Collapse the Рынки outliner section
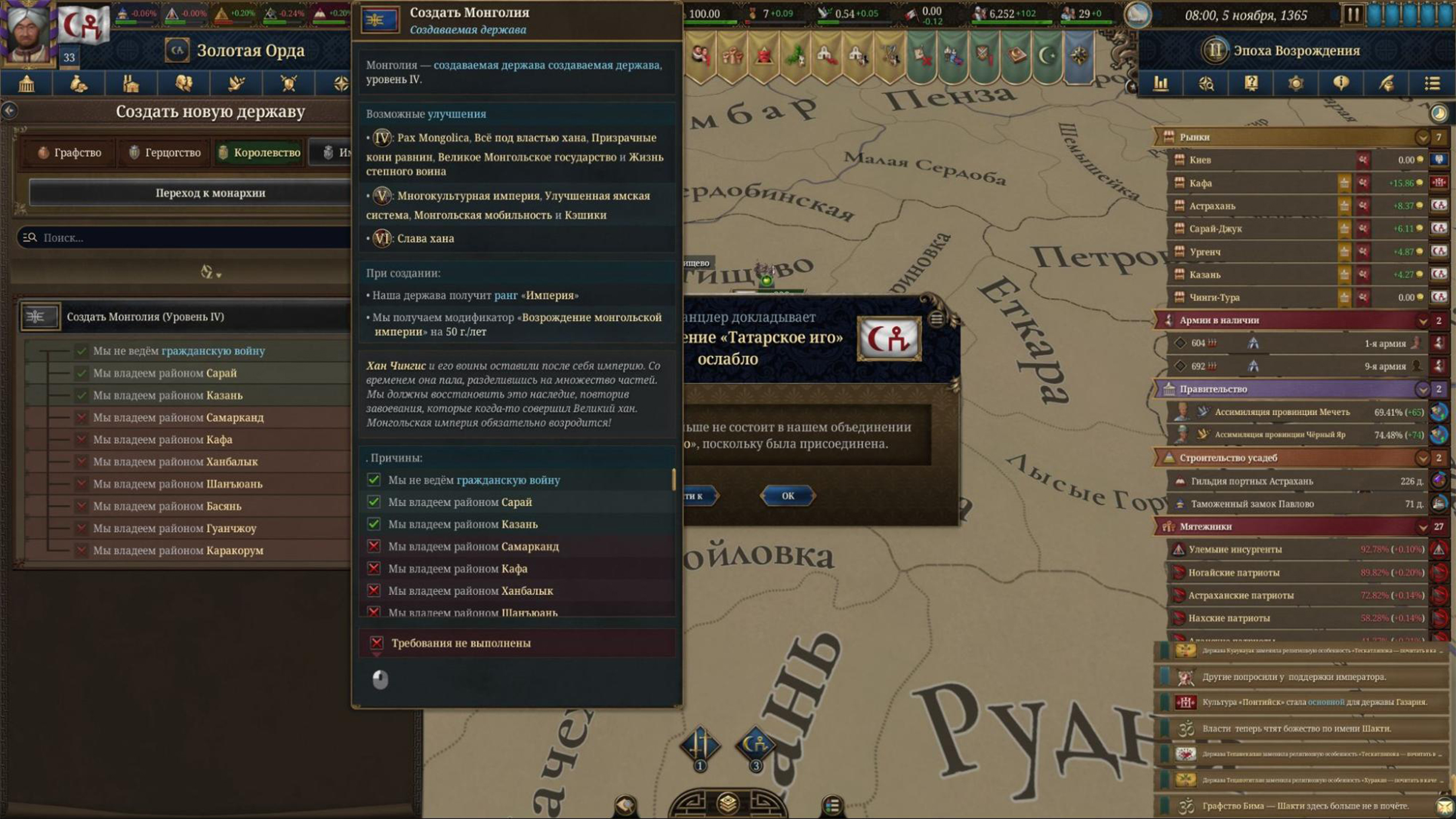Image resolution: width=1456 pixels, height=819 pixels. (x=1422, y=137)
